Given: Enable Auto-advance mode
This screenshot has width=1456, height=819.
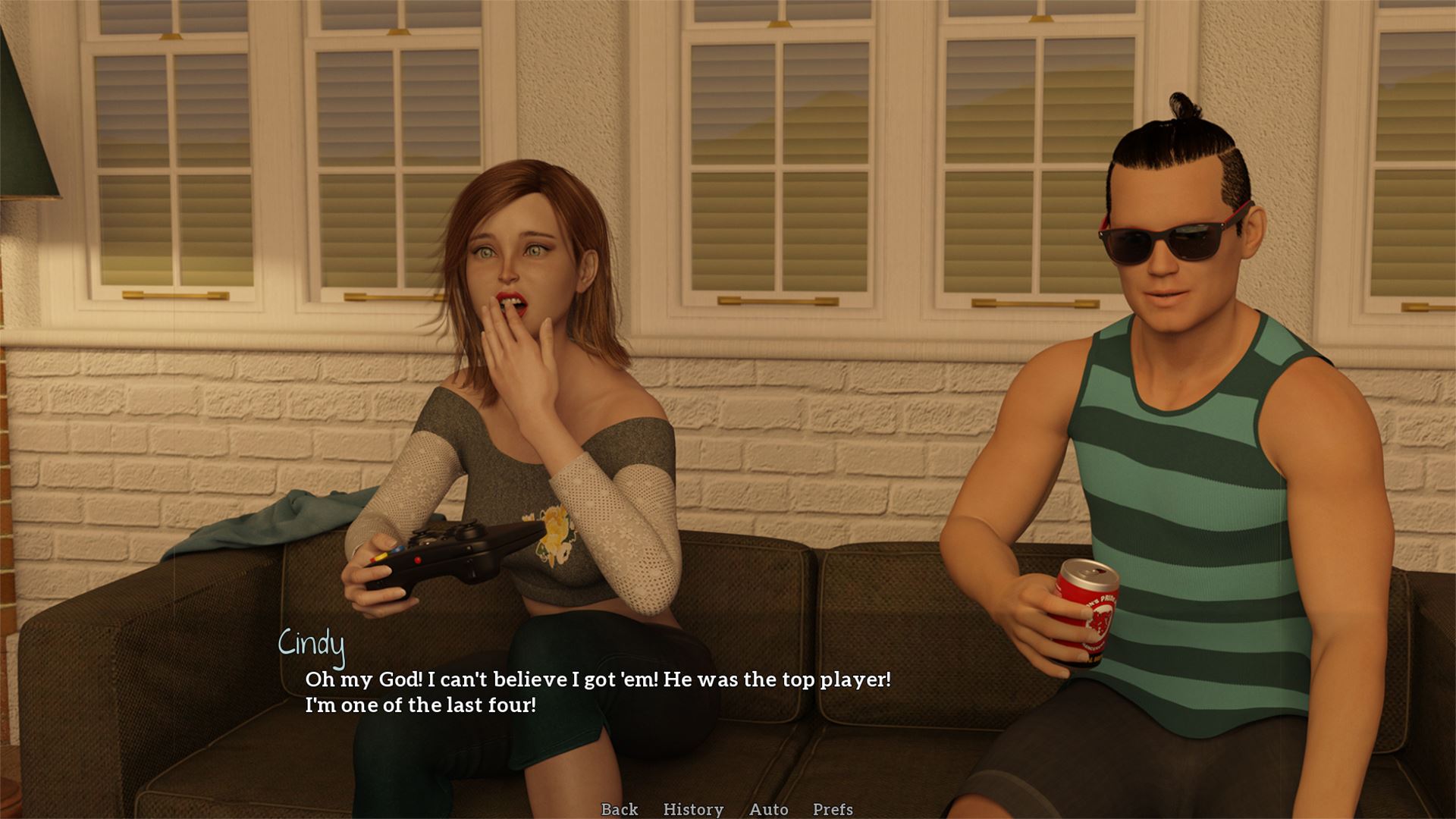Looking at the screenshot, I should [x=768, y=809].
